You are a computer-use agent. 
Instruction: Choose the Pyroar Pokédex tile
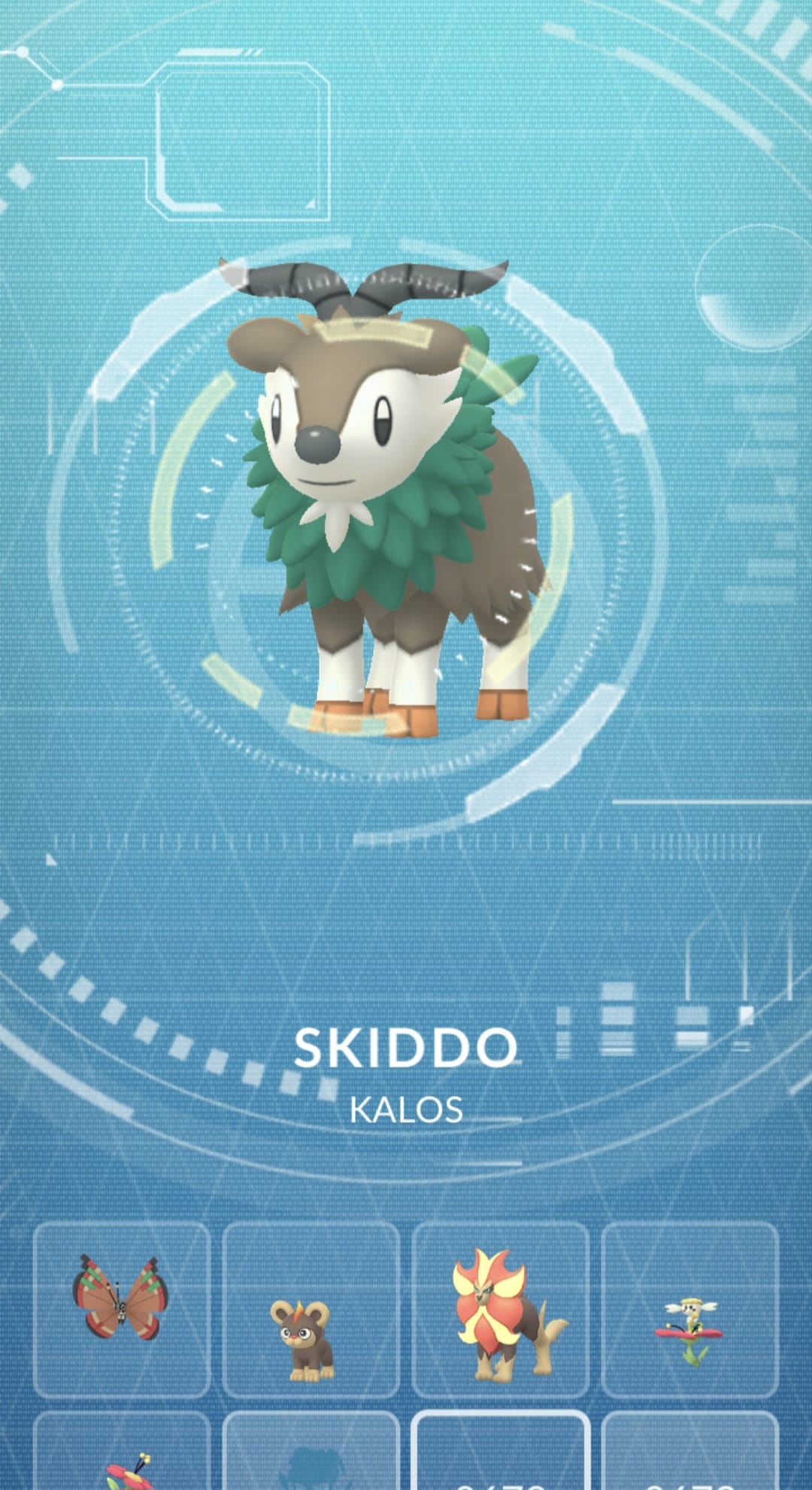pos(500,1309)
